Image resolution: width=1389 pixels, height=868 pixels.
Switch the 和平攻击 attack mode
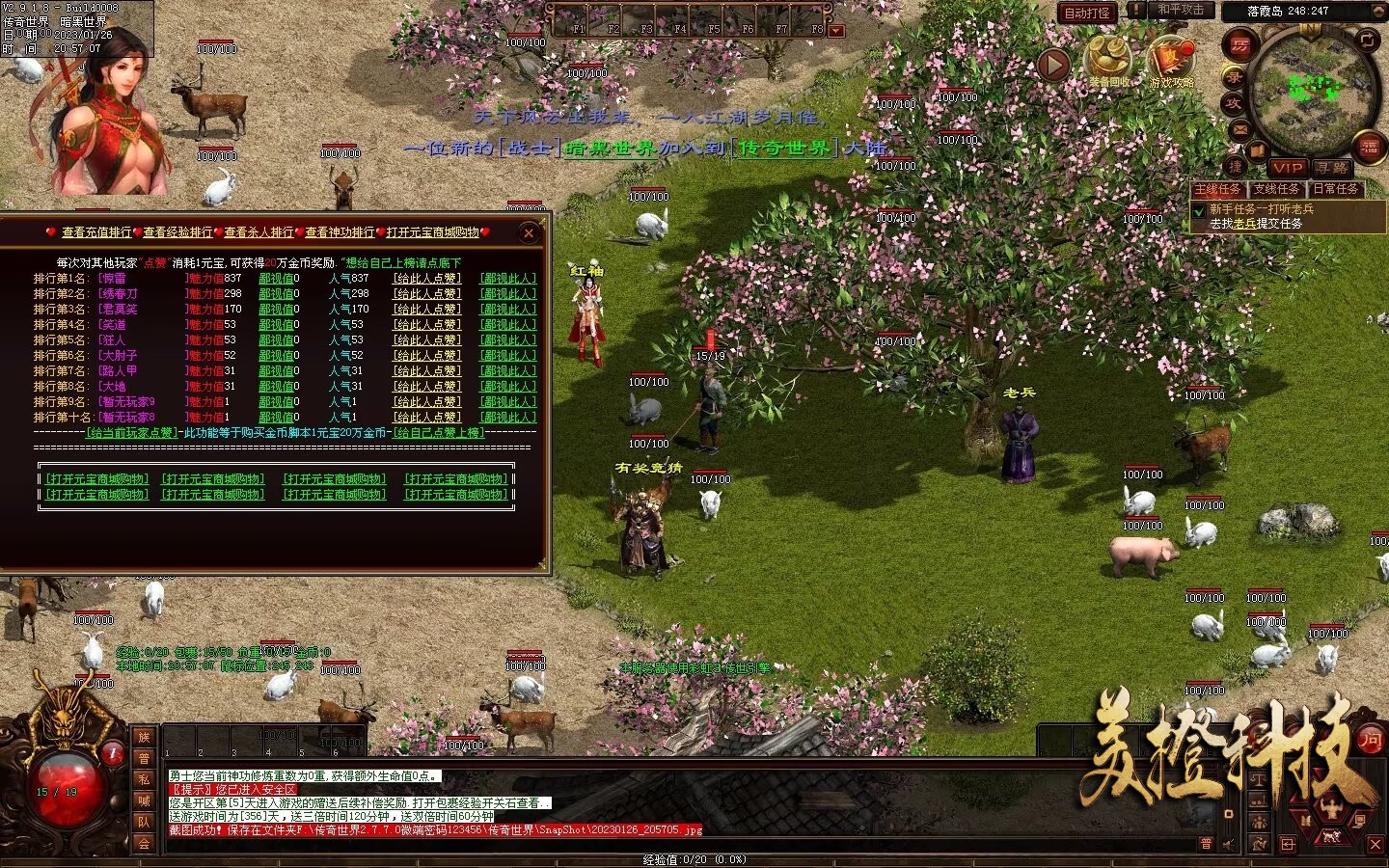[1181, 11]
